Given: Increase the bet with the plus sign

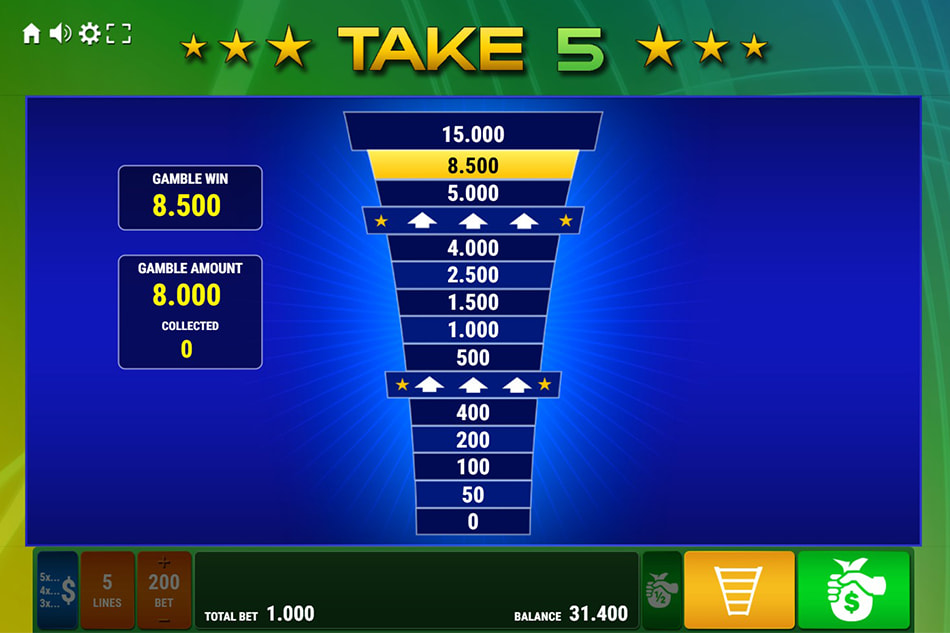Looking at the screenshot, I should point(164,563).
